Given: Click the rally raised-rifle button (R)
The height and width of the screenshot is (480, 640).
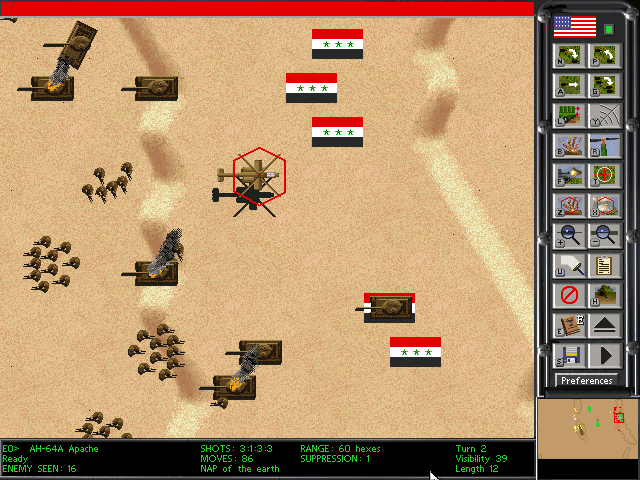Looking at the screenshot, I should pyautogui.click(x=603, y=146).
